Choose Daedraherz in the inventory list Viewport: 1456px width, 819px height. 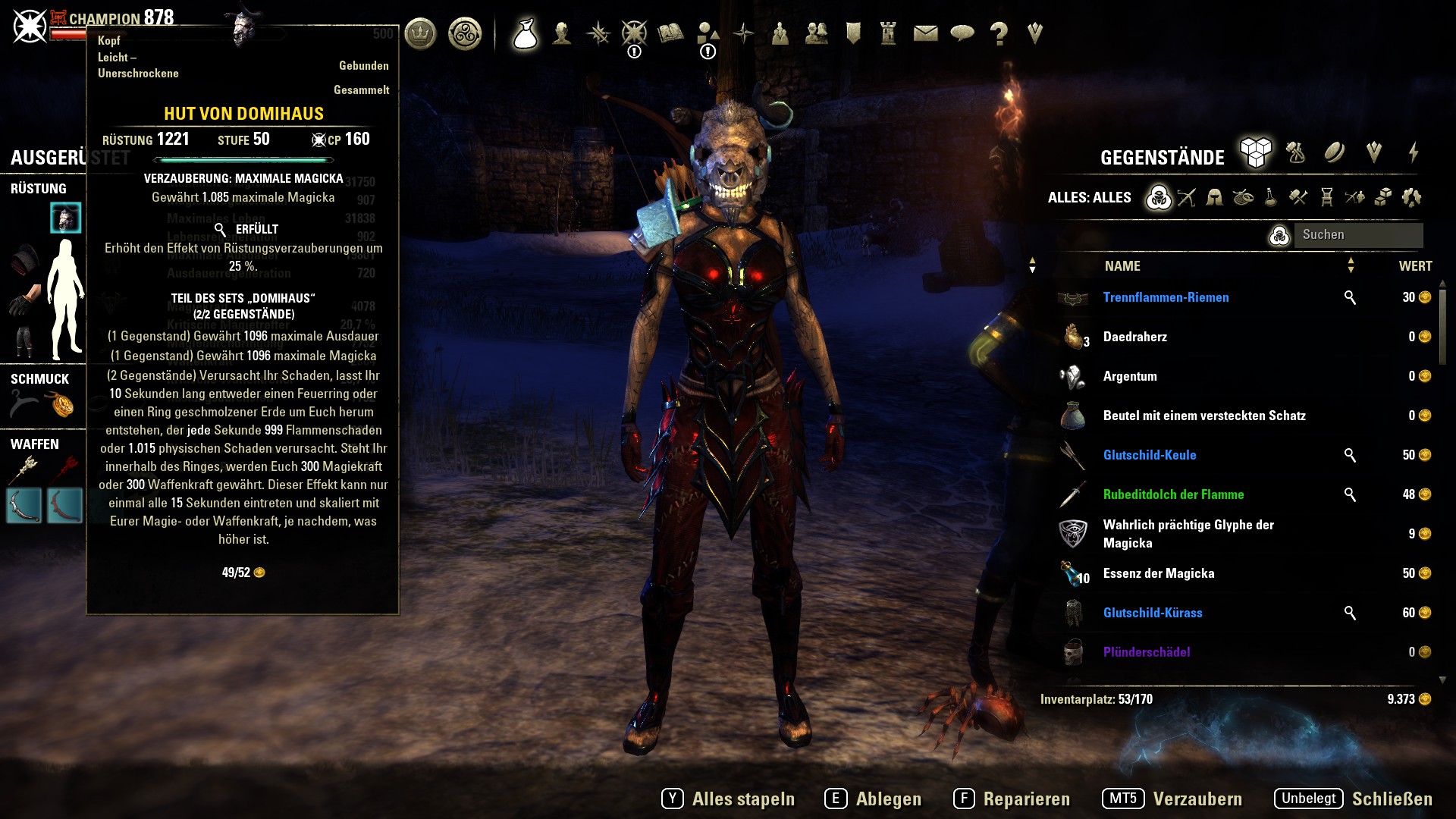pos(1134,337)
